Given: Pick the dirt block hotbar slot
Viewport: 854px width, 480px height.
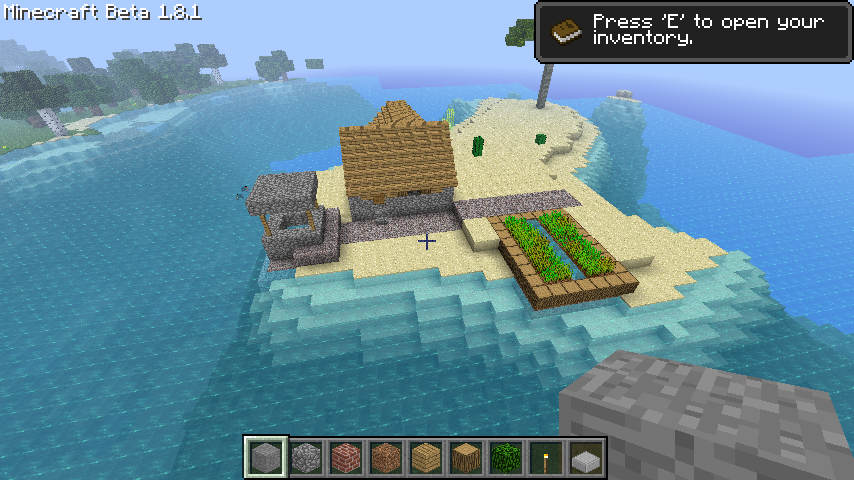Looking at the screenshot, I should 386,458.
